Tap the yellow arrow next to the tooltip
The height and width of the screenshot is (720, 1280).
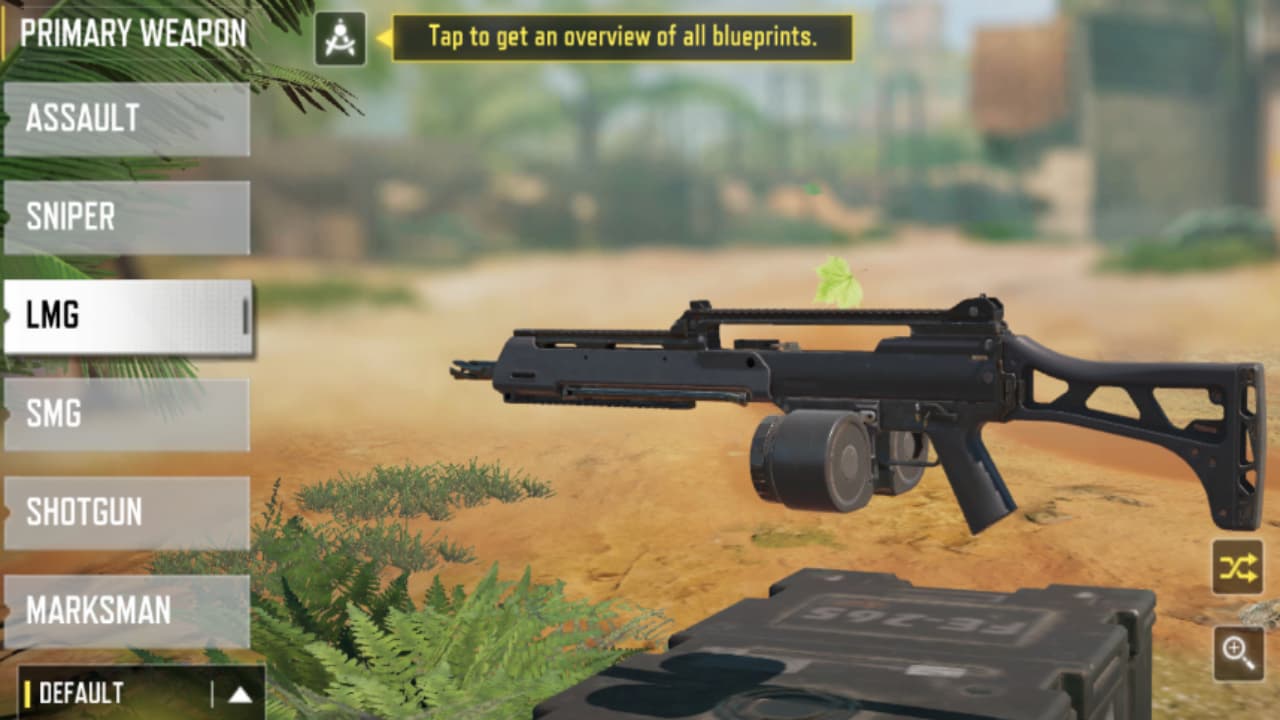click(383, 37)
